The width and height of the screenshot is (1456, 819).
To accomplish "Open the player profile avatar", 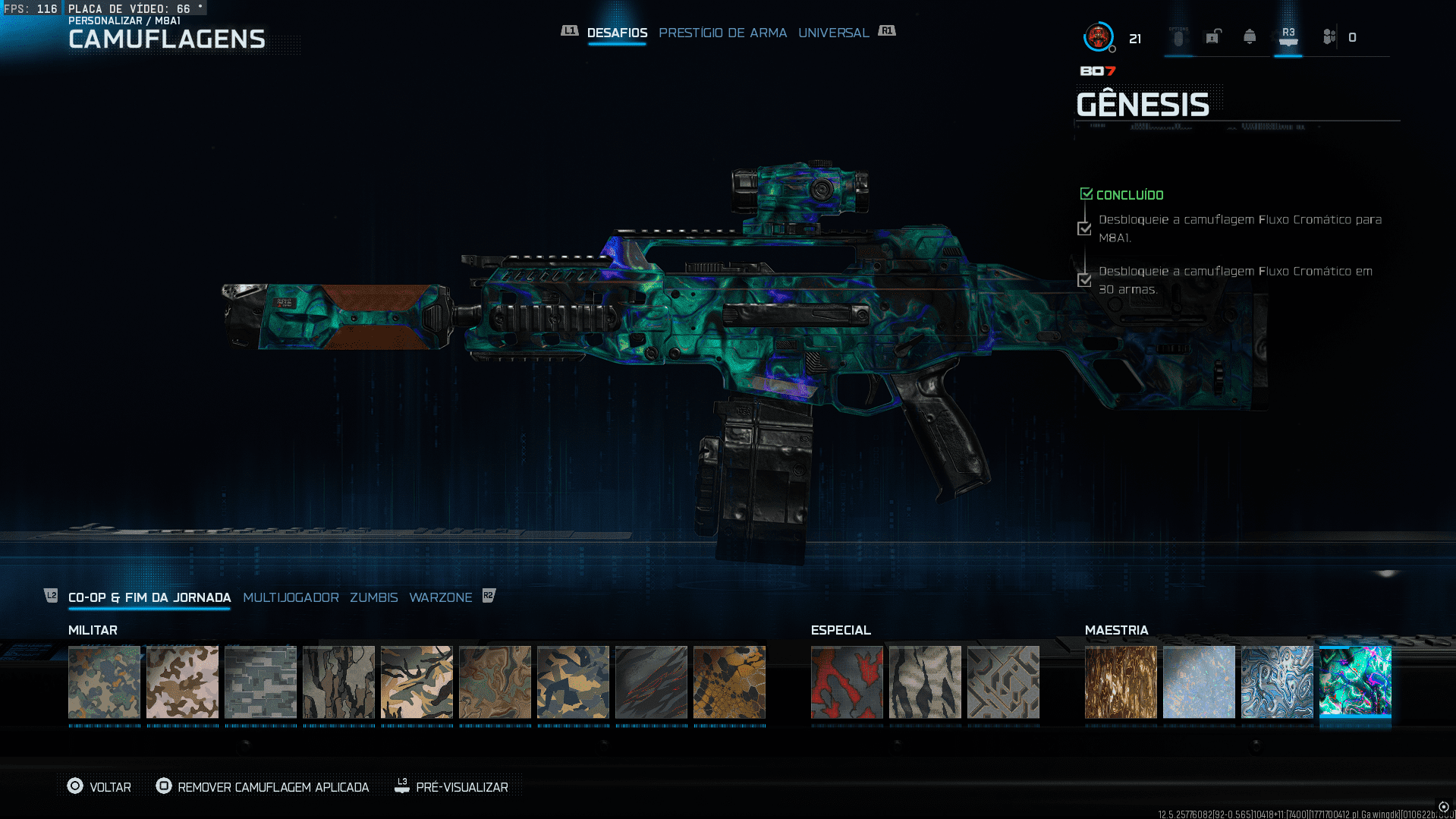I will coord(1098,36).
